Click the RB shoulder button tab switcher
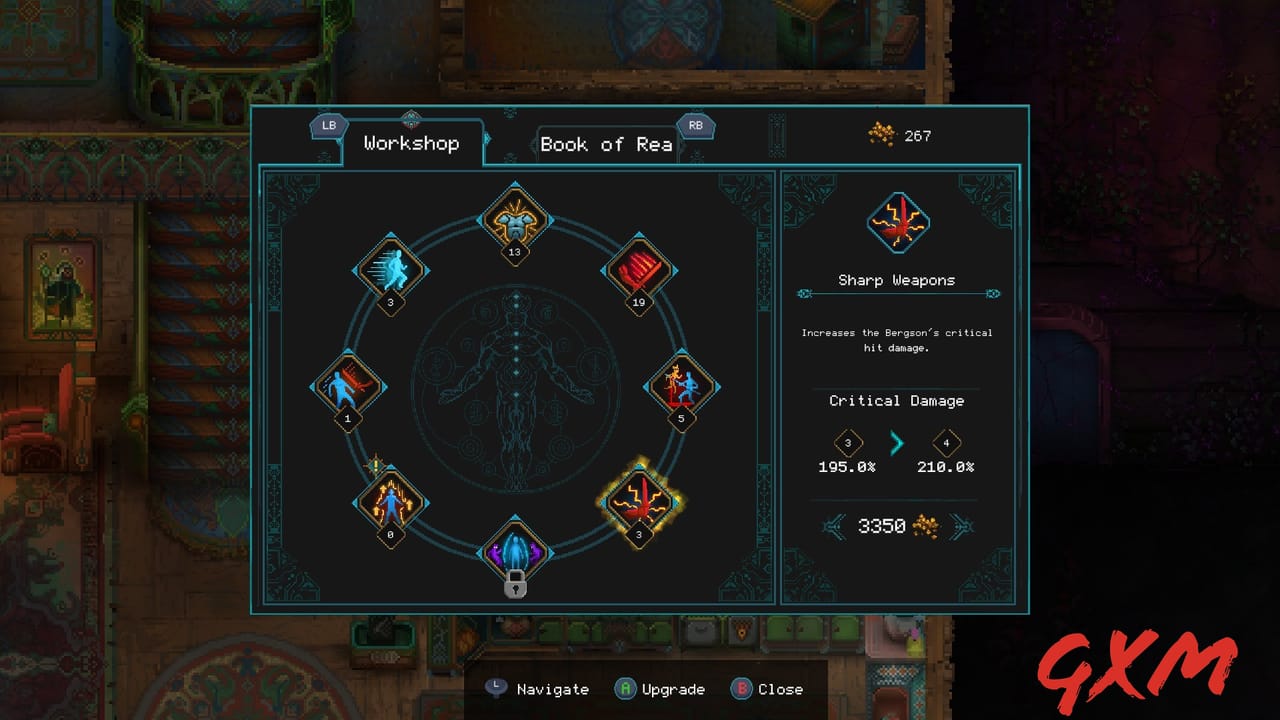The height and width of the screenshot is (720, 1280). coord(696,126)
